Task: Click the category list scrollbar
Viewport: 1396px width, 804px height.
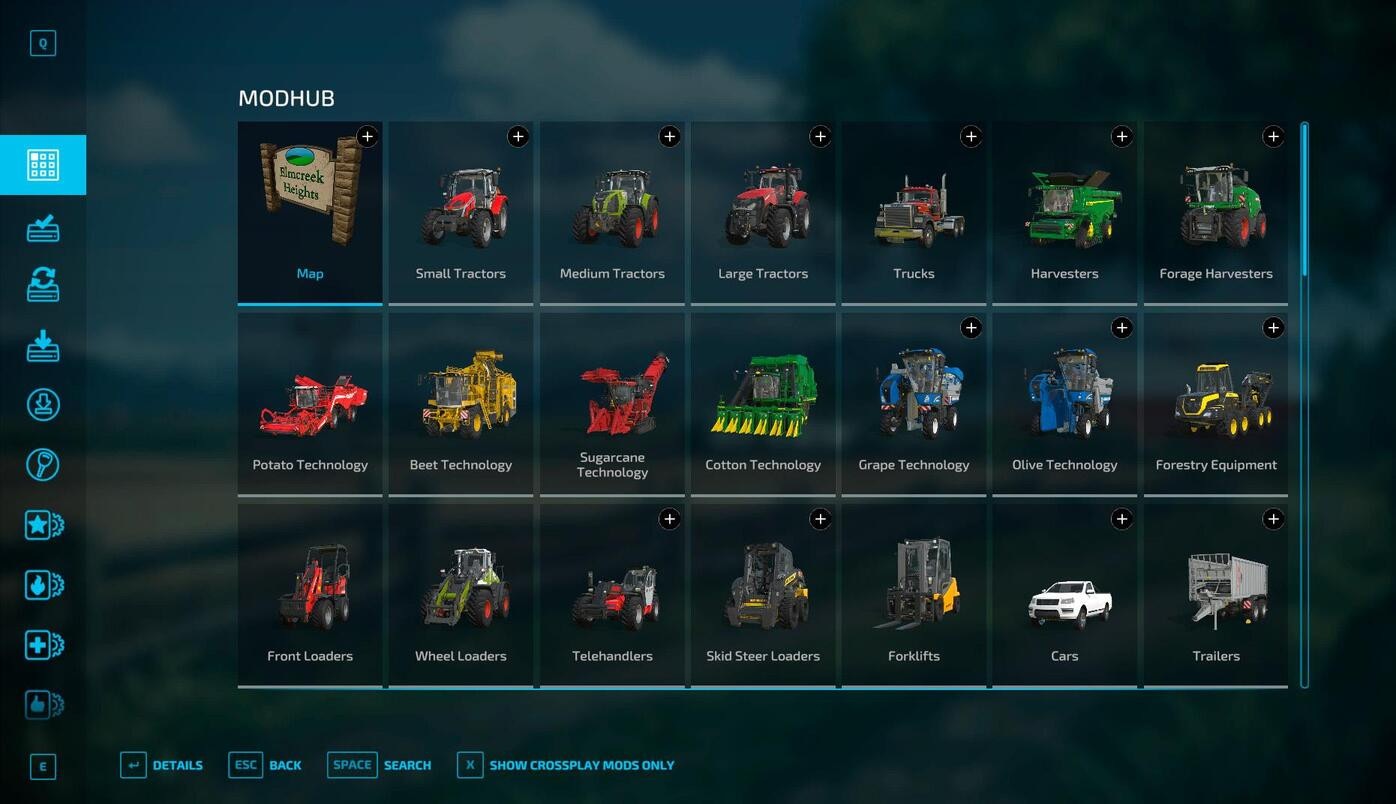Action: [1304, 200]
